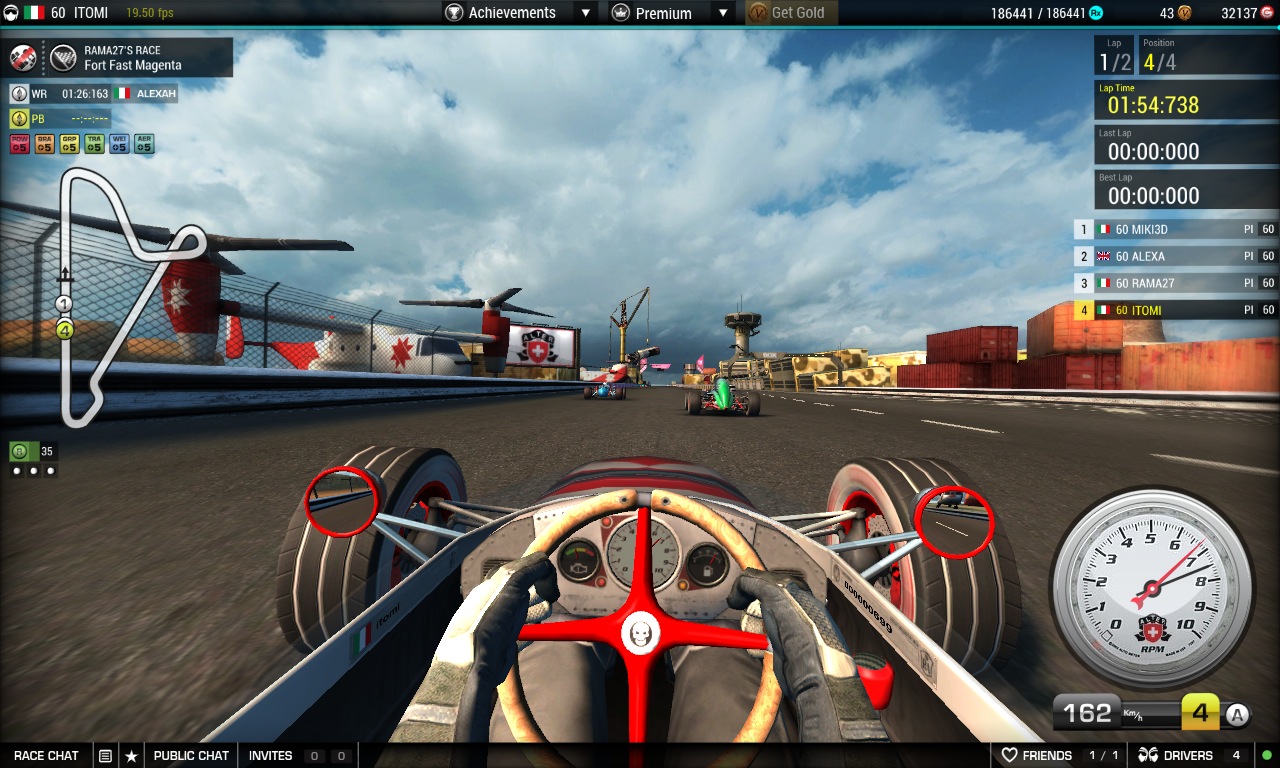Click the AER upgrade badge
Viewport: 1280px width, 768px height.
pos(144,144)
